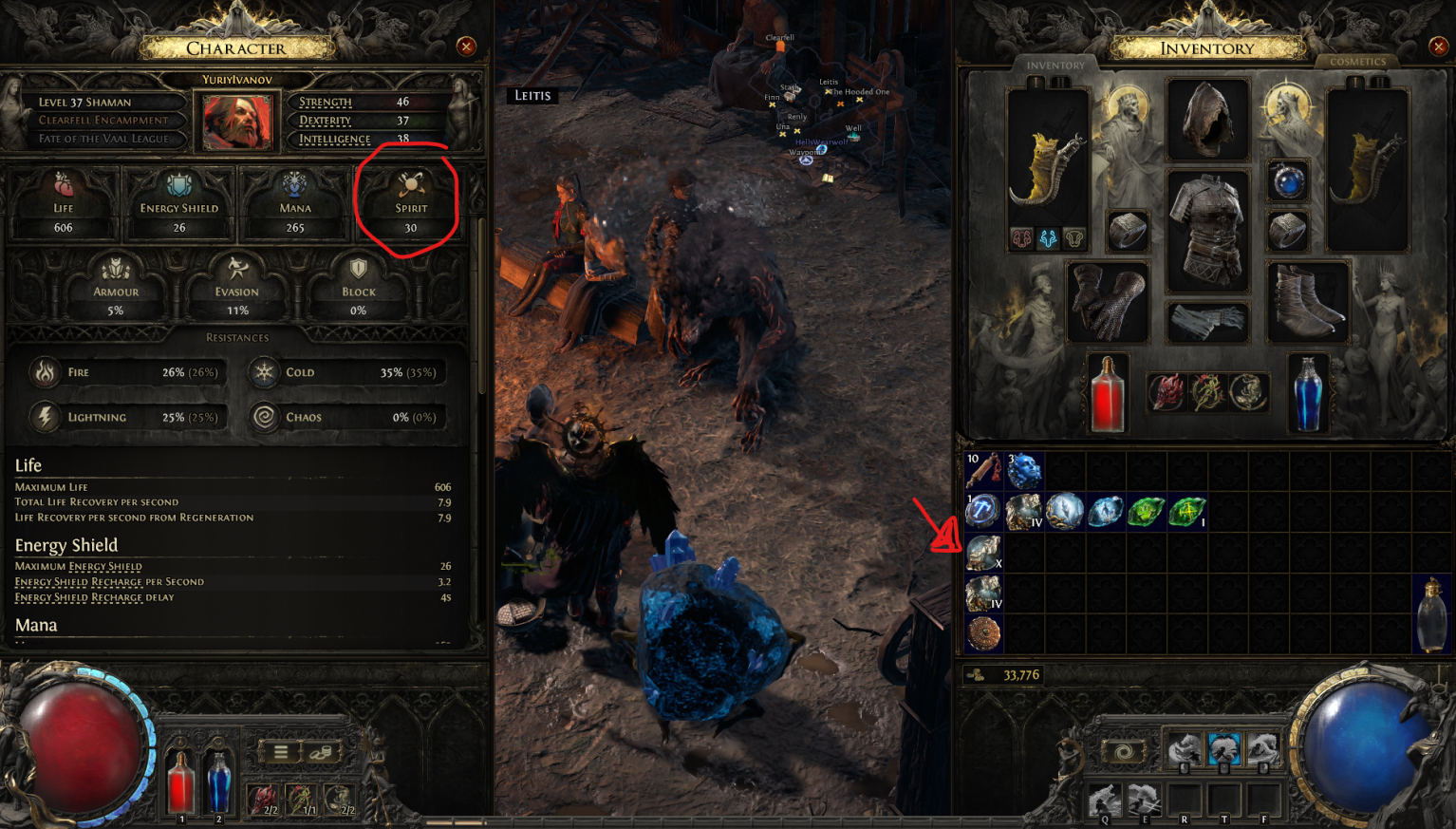
Task: Click the empty glass flask in inventory
Action: 1431,613
